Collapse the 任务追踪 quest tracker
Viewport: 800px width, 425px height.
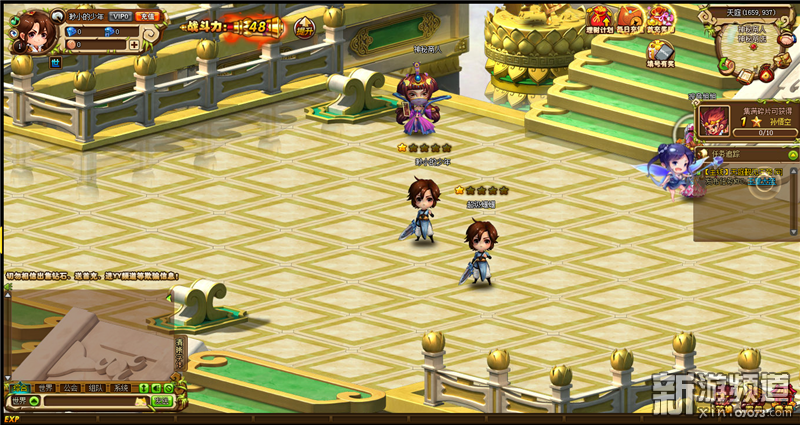(792, 155)
